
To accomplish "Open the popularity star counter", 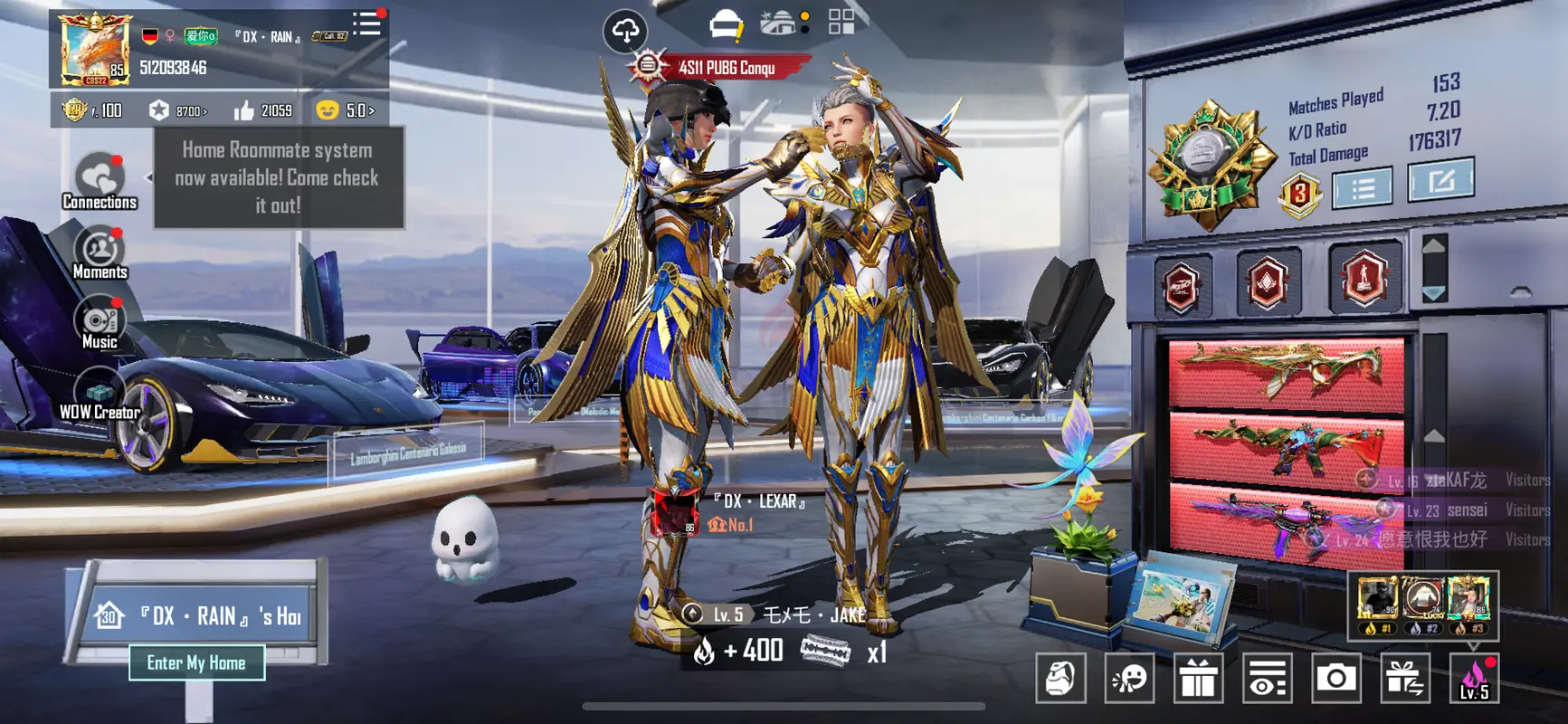I will click(x=178, y=110).
